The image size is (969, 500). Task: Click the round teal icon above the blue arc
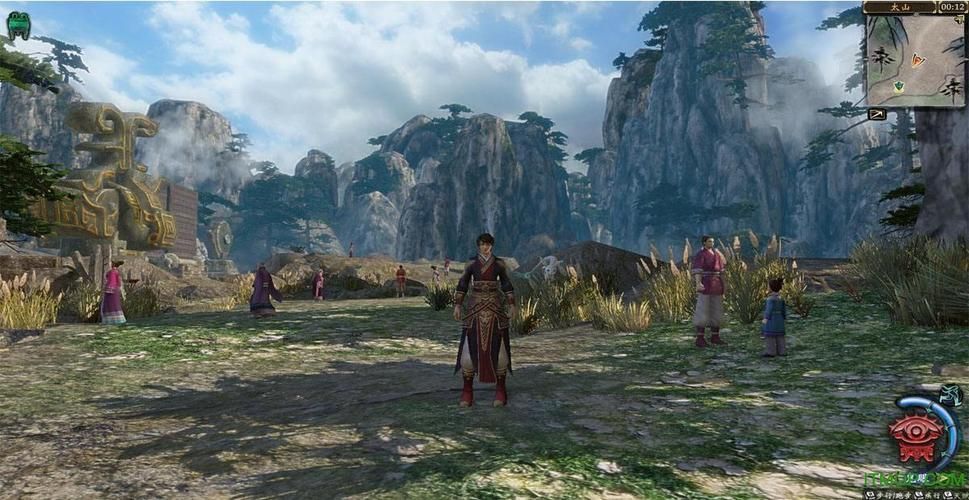coord(951,397)
